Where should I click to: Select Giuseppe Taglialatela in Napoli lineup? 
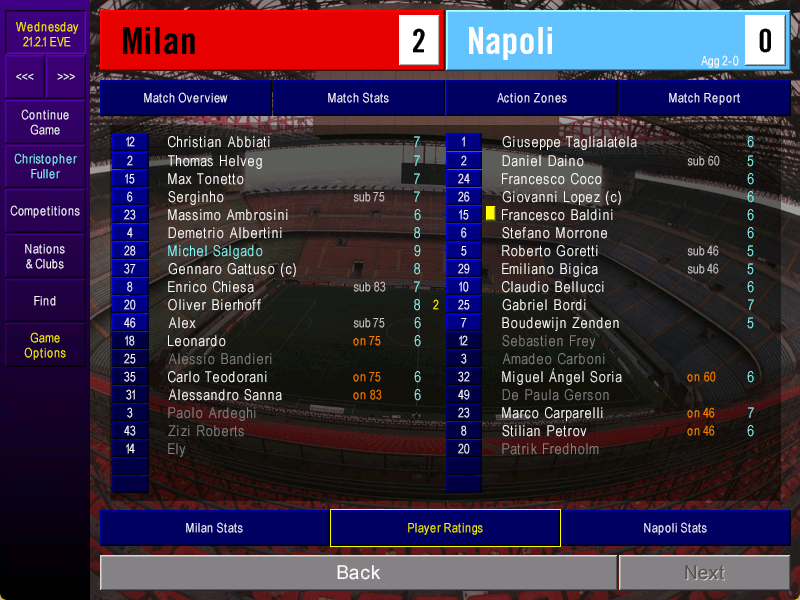coord(569,143)
